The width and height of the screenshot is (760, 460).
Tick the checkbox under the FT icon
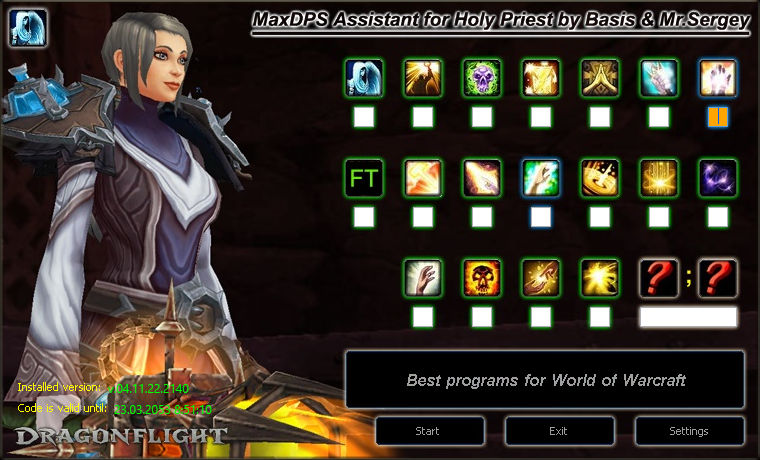pyautogui.click(x=364, y=217)
